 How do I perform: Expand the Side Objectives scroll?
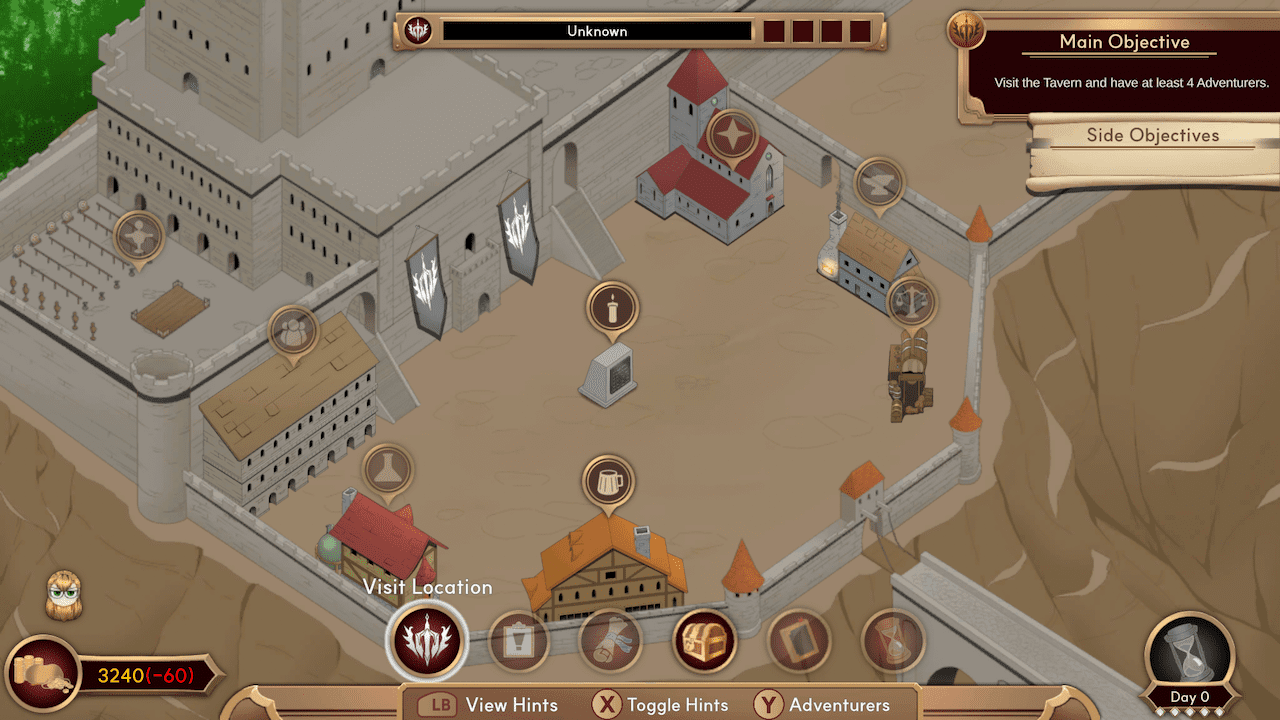[x=1153, y=136]
